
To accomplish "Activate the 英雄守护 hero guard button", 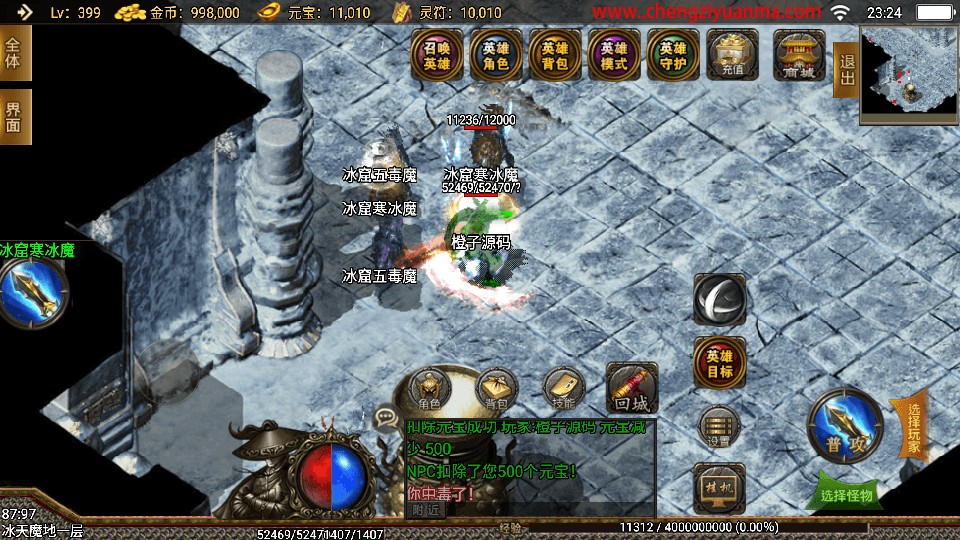I will pyautogui.click(x=673, y=56).
